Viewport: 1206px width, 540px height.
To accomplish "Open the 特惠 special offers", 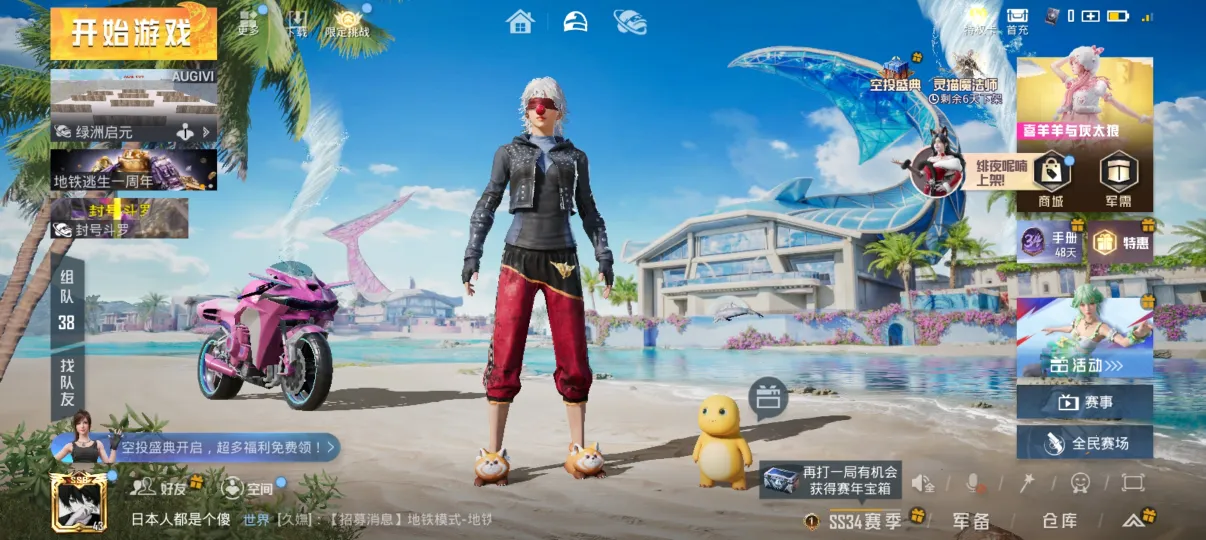I will click(1119, 241).
